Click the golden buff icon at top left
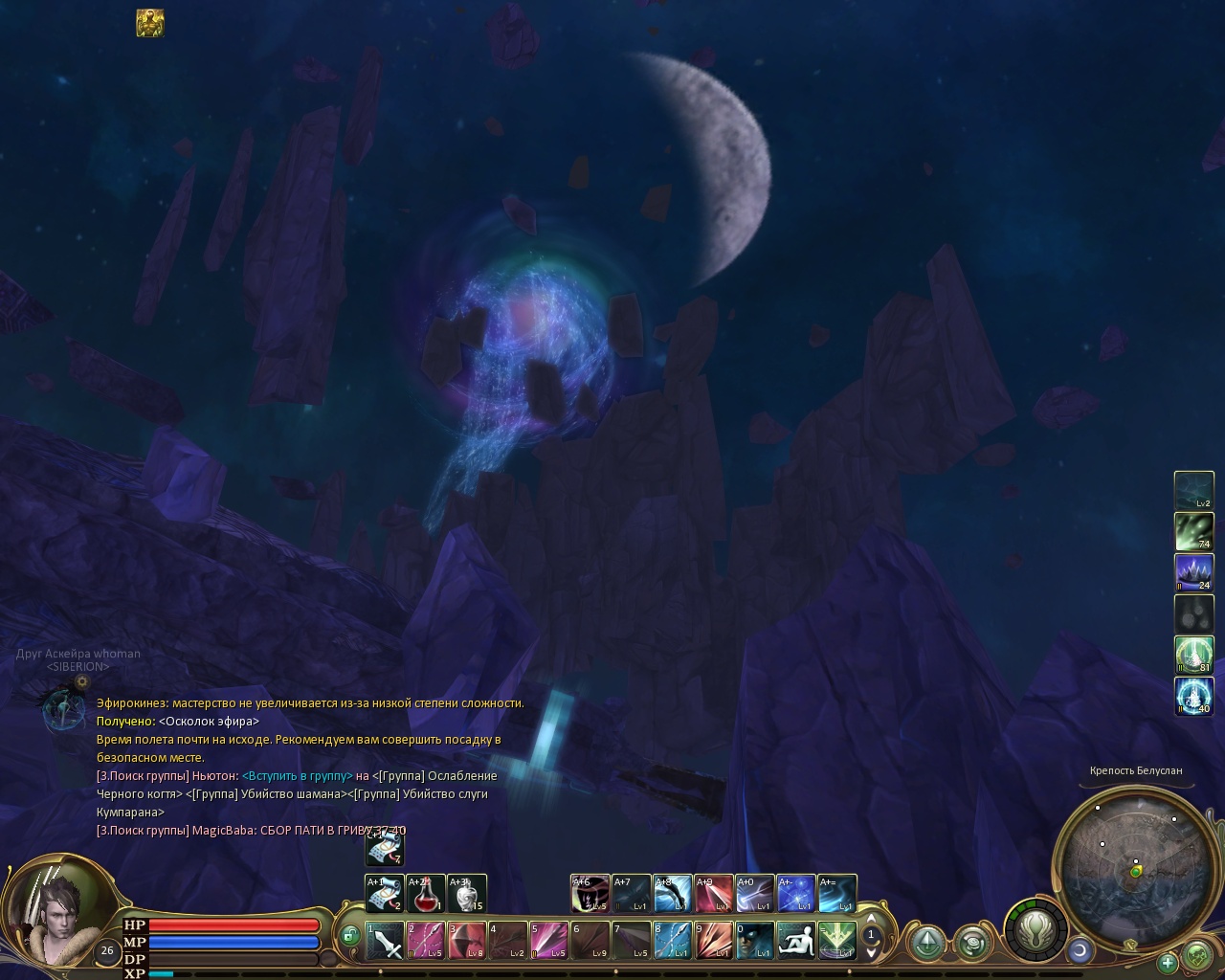Screen dimensions: 1225x980 point(150,23)
